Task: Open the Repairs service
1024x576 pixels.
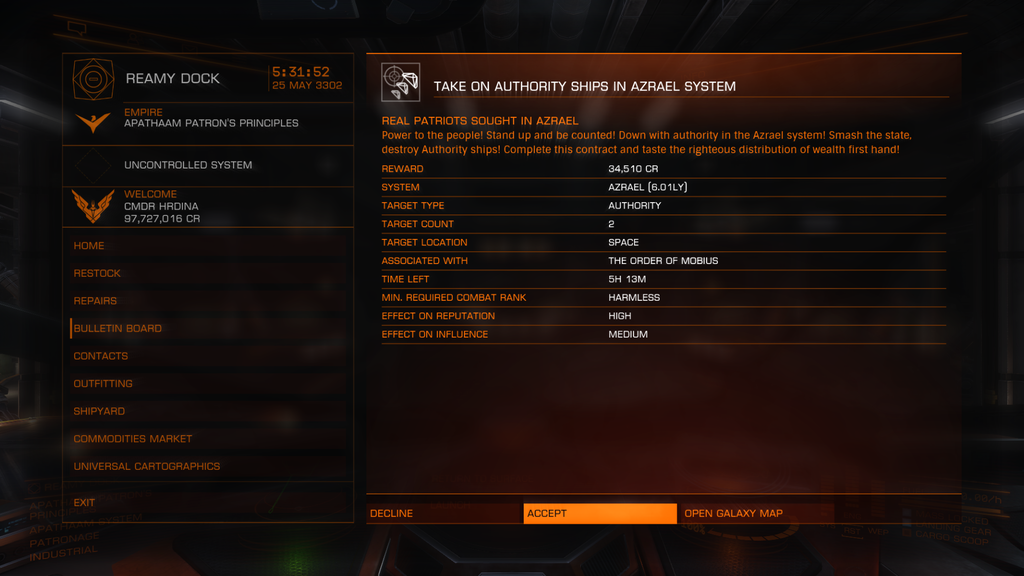Action: click(x=95, y=301)
